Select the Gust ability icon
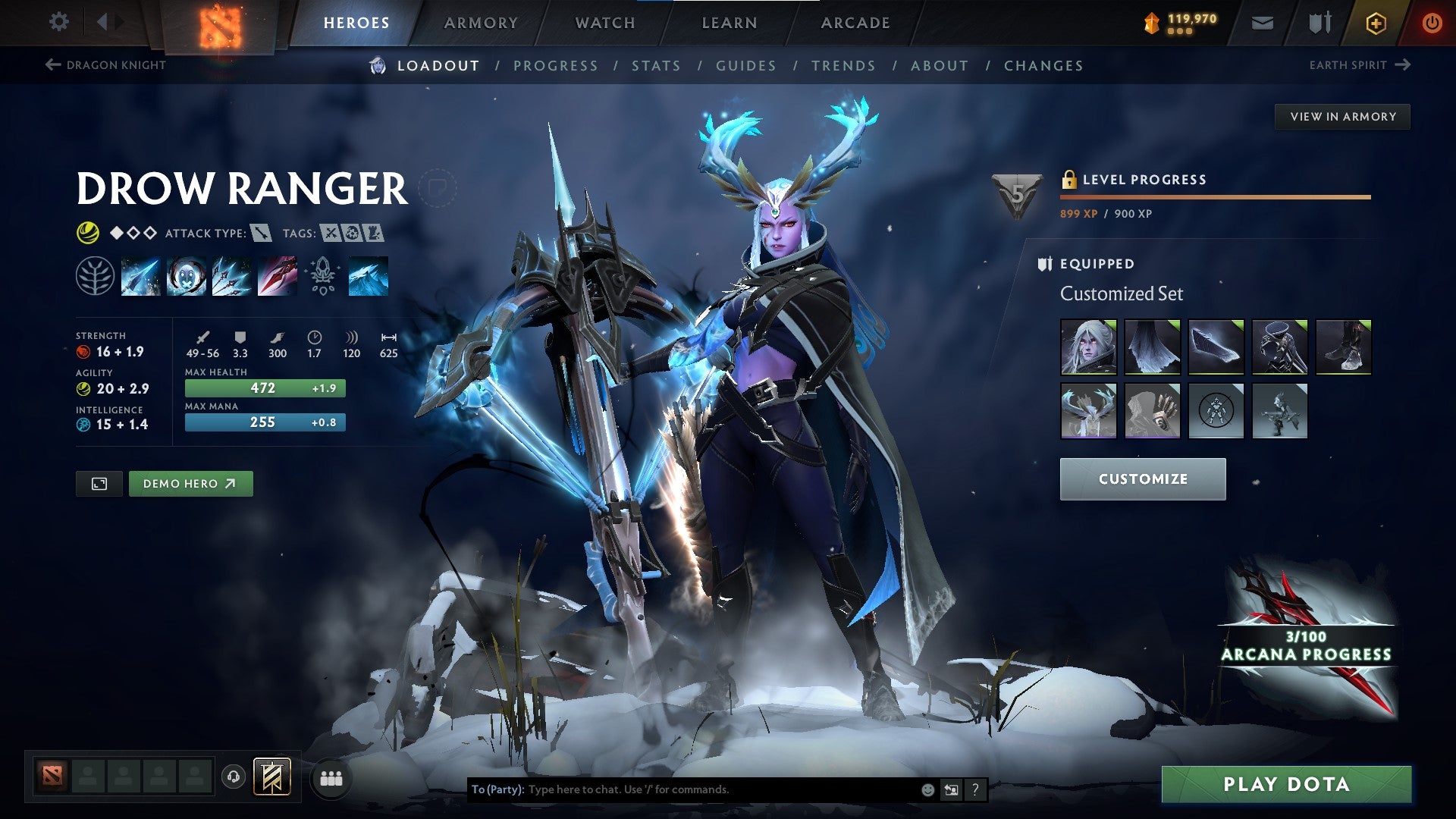Image resolution: width=1456 pixels, height=819 pixels. tap(186, 277)
